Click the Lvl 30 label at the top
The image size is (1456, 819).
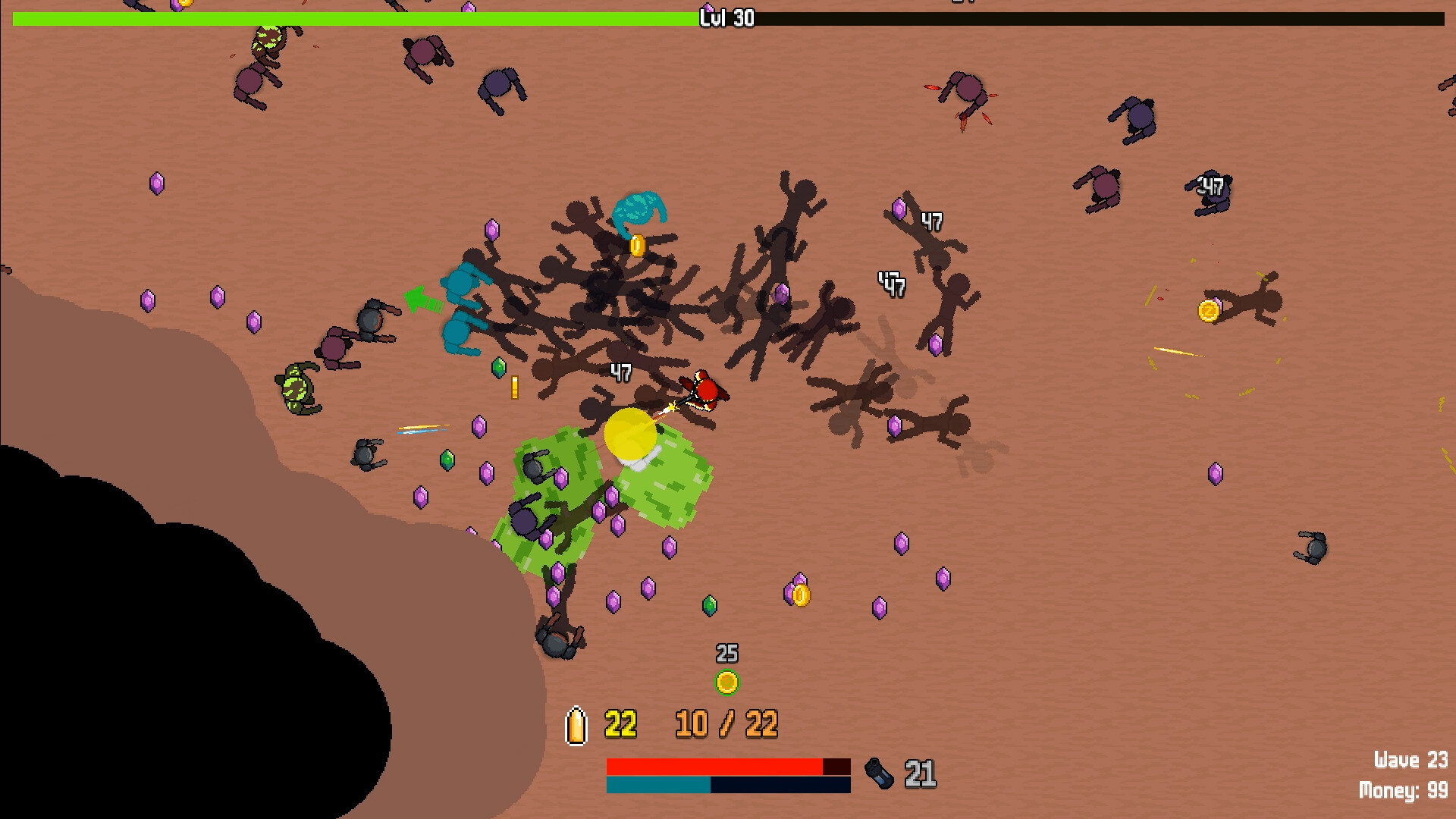[726, 17]
